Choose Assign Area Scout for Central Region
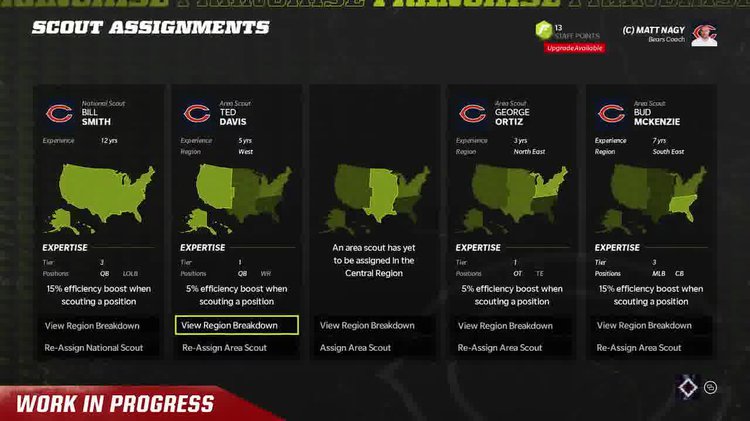Viewport: 750px width, 421px height. pos(355,348)
